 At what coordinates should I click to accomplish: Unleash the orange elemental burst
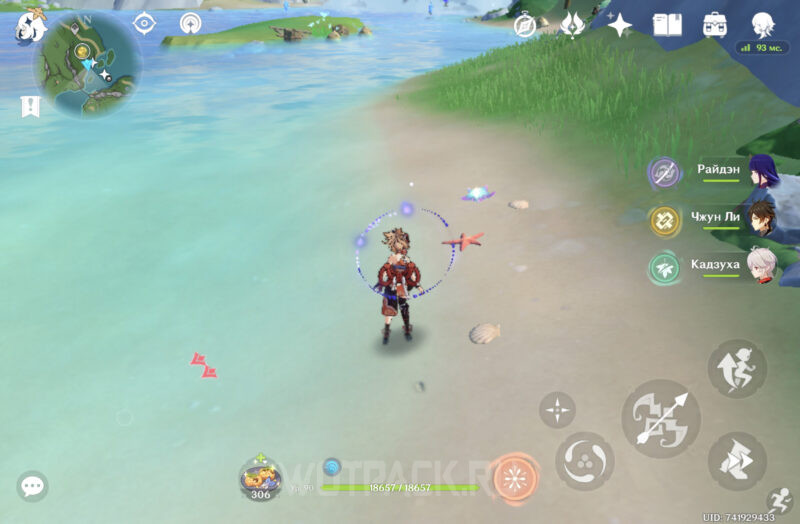click(515, 477)
